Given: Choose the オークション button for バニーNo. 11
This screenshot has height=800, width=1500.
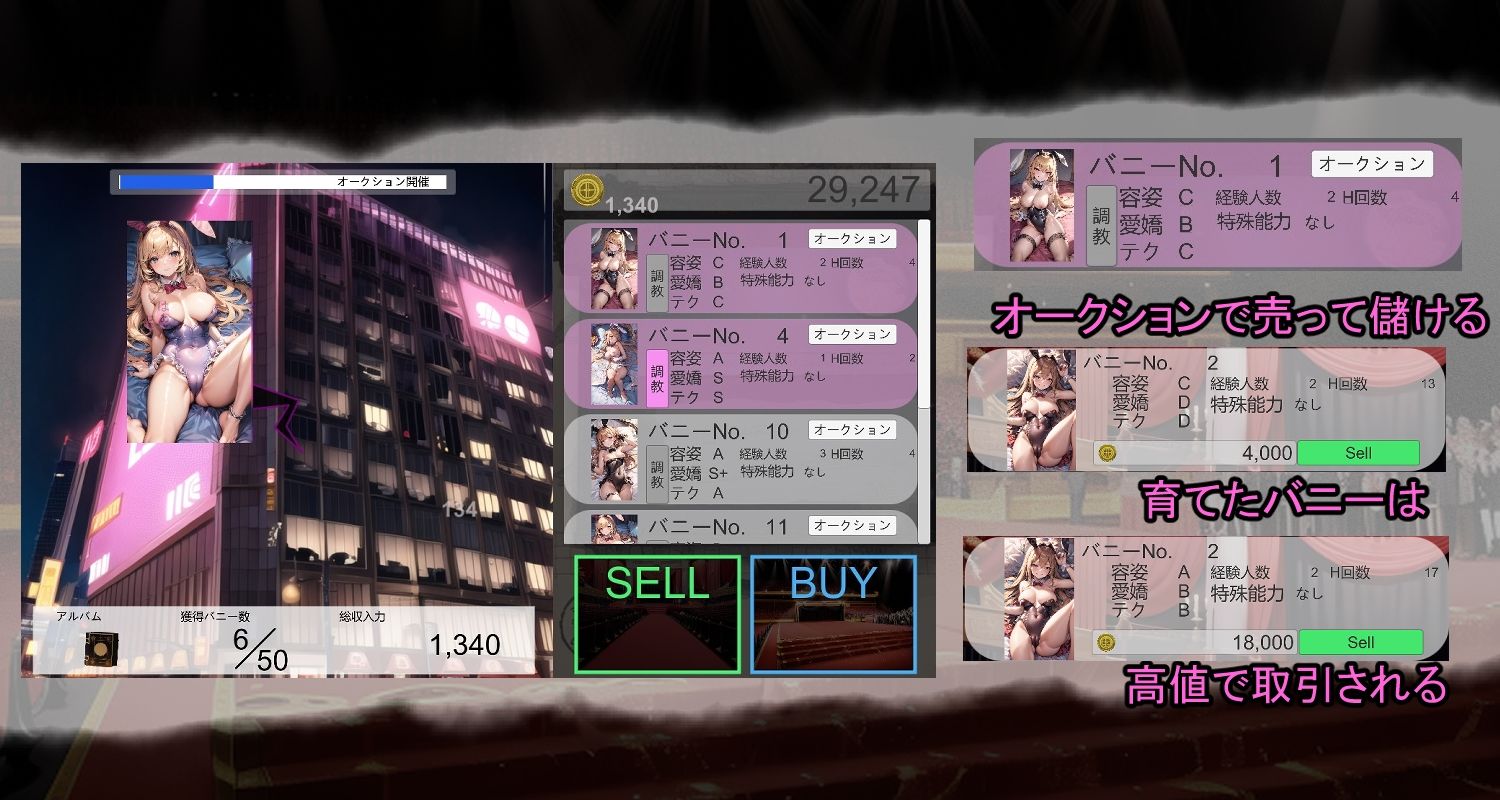Looking at the screenshot, I should tap(852, 525).
